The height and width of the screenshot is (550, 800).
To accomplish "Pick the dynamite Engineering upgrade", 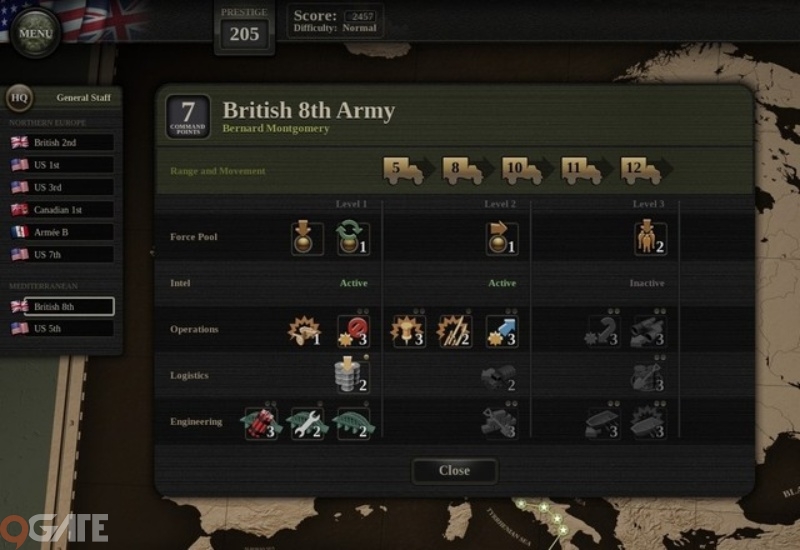I will click(x=260, y=423).
